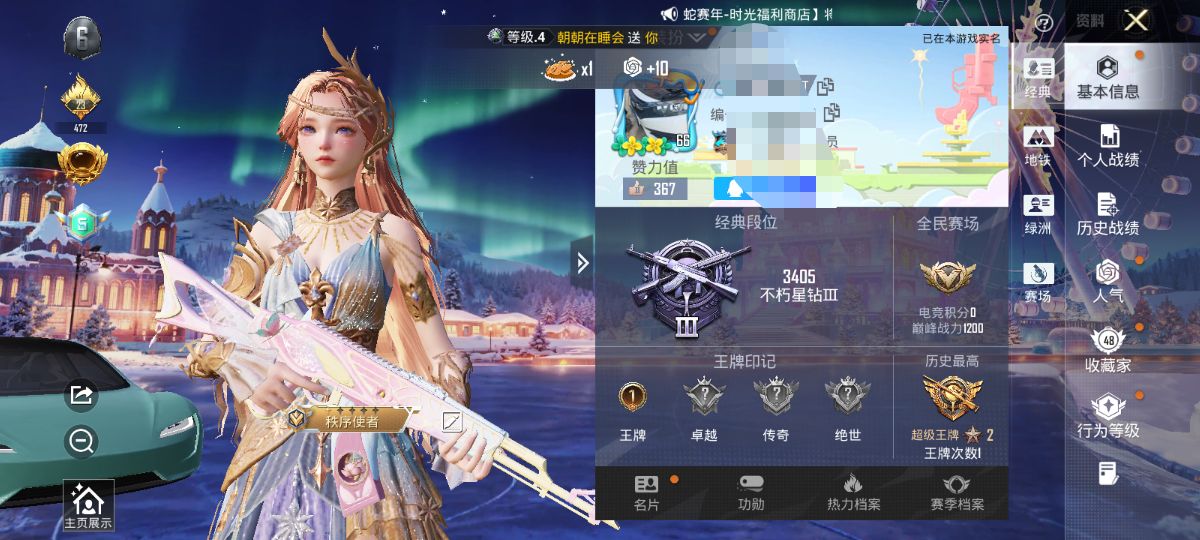The width and height of the screenshot is (1200, 540).
Task: Open the 收藏家 collector page
Action: coord(1107,349)
